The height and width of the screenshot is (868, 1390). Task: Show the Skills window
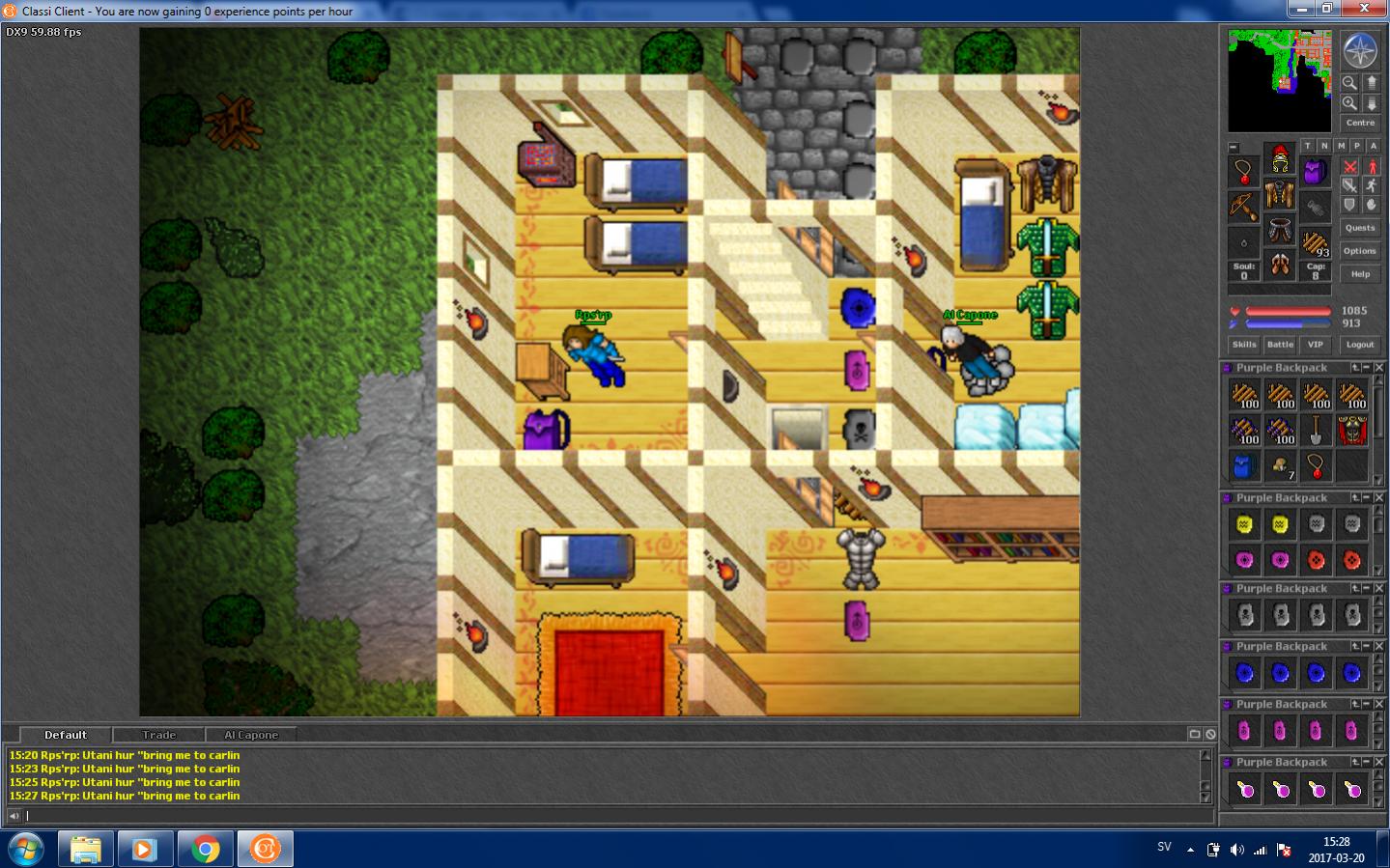tap(1244, 345)
